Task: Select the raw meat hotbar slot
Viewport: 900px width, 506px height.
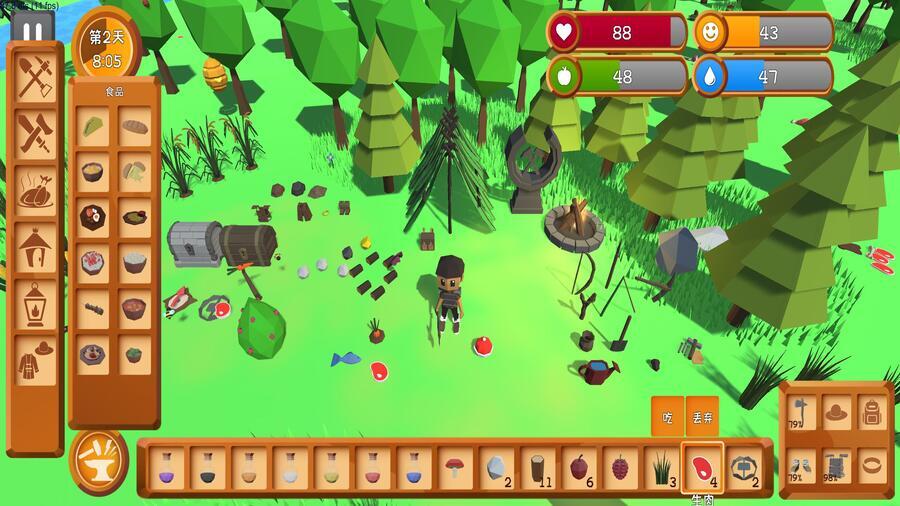Action: point(702,467)
